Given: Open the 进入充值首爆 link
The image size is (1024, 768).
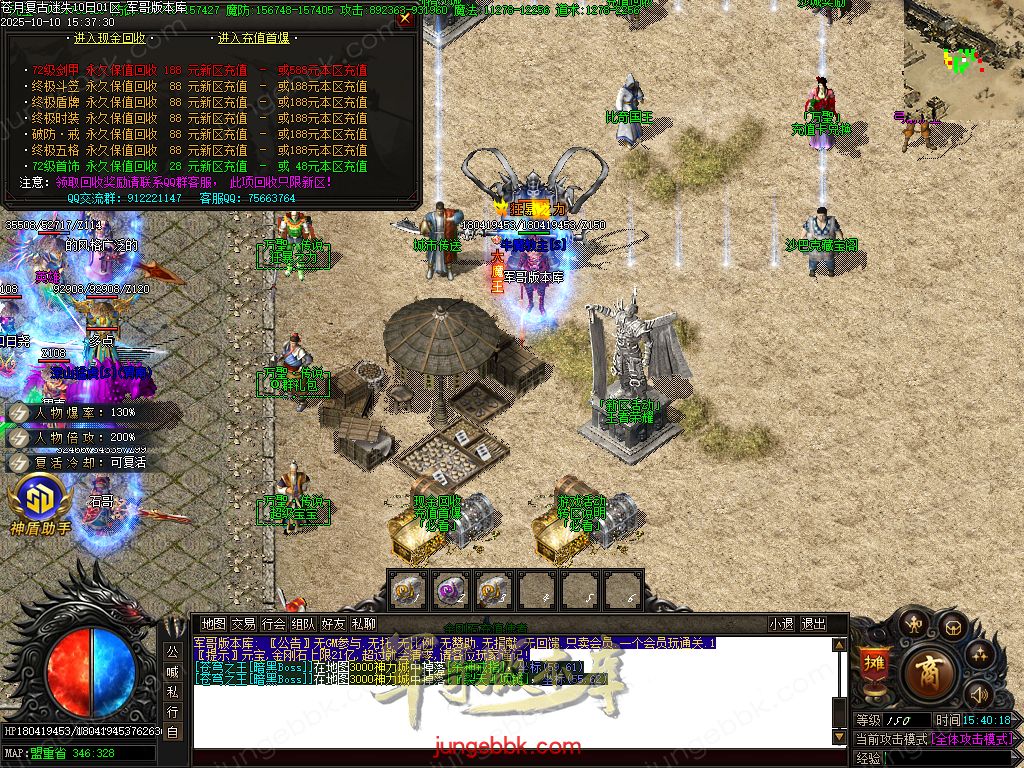Looking at the screenshot, I should pyautogui.click(x=253, y=38).
